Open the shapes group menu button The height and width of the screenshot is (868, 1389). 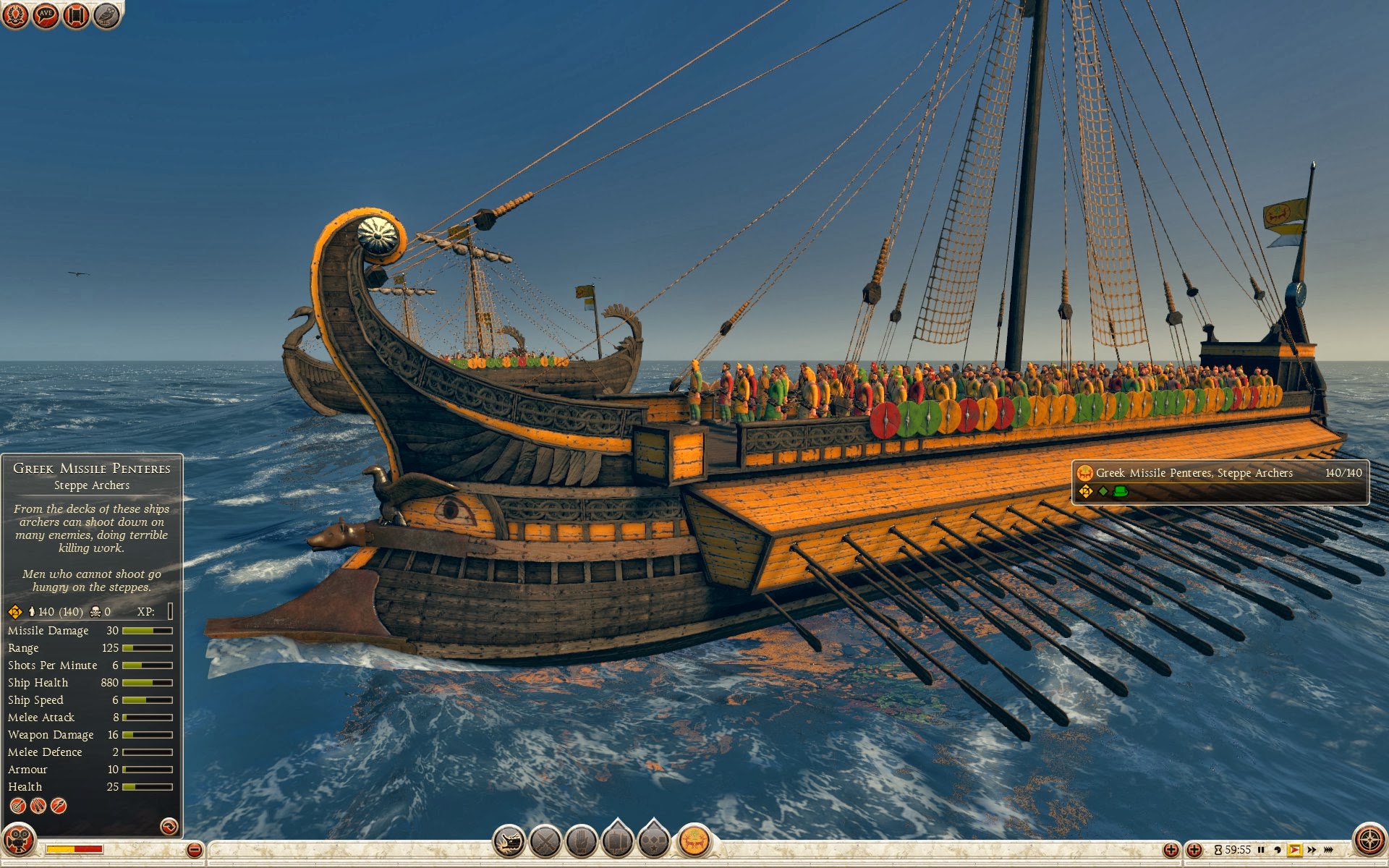[x=654, y=841]
